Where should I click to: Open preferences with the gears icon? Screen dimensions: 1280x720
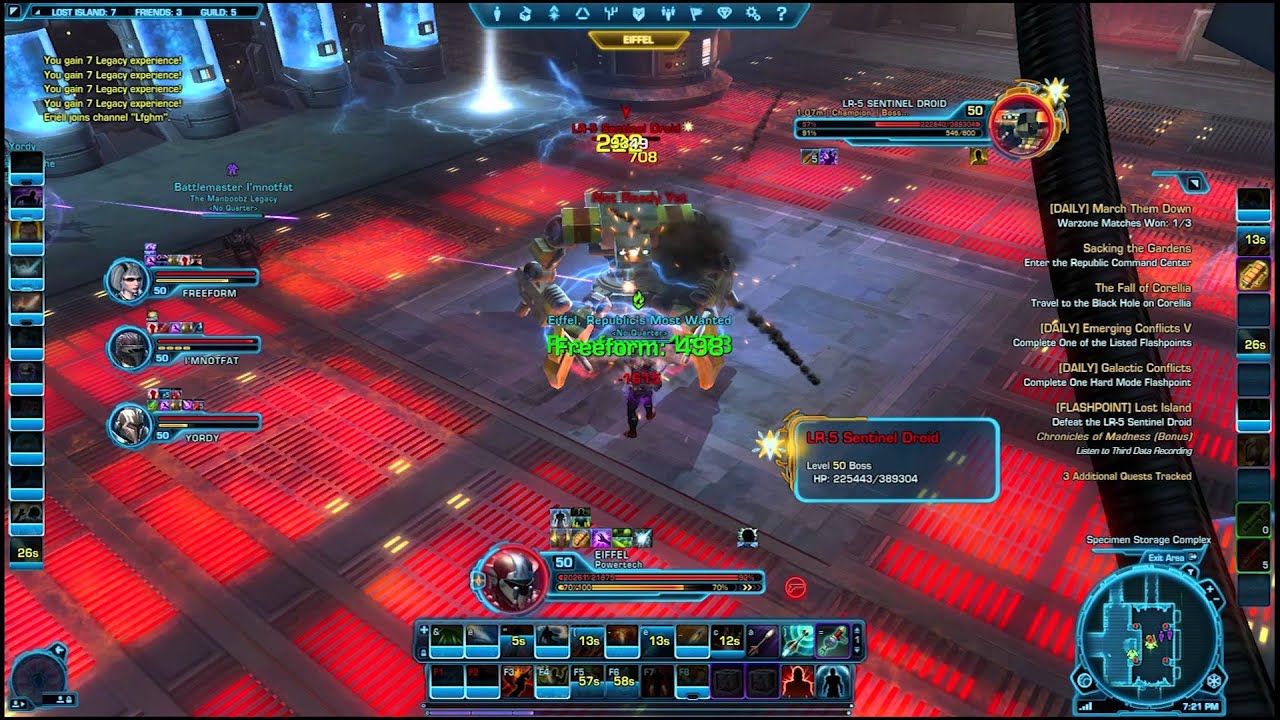pyautogui.click(x=753, y=14)
